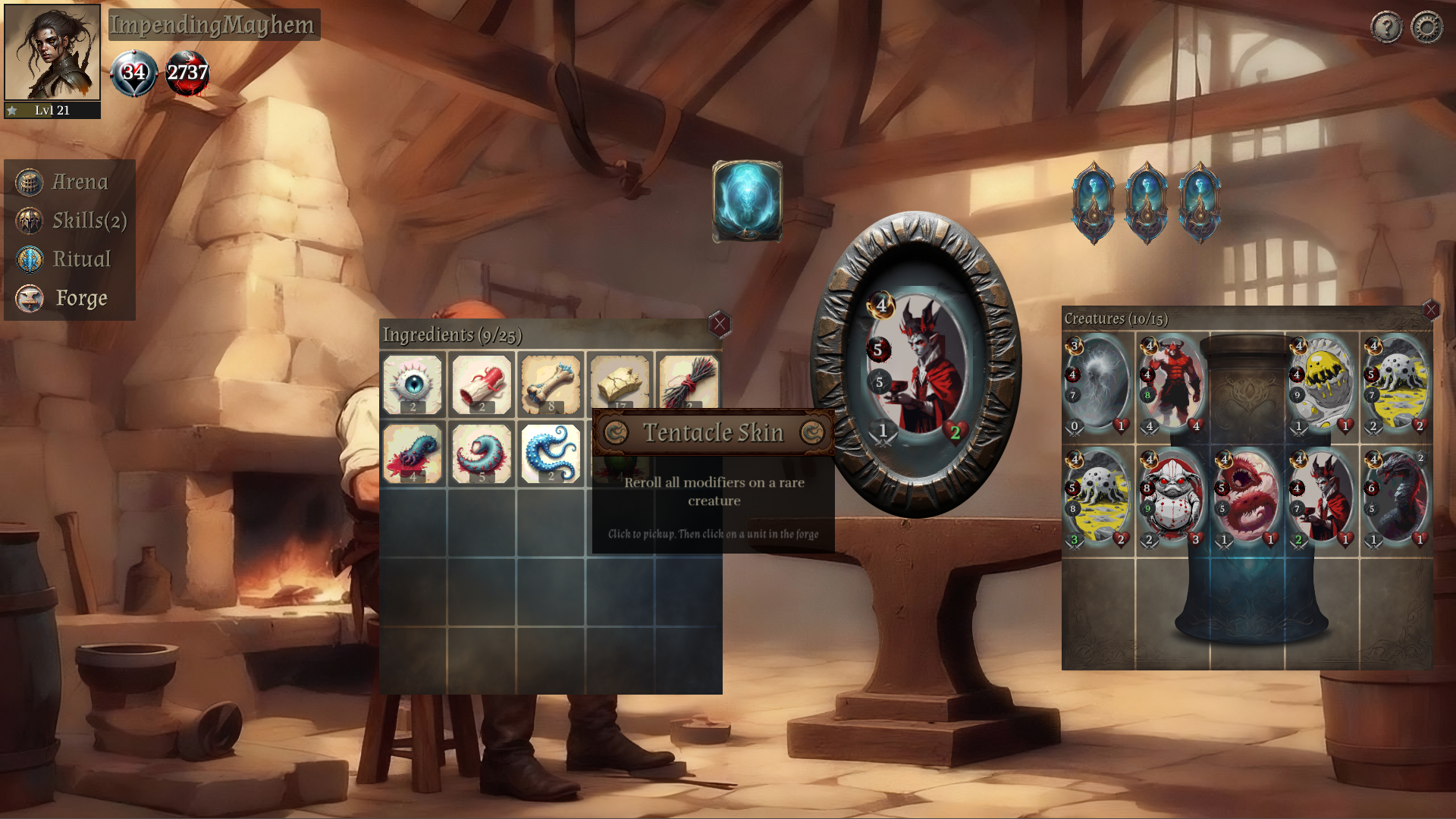Choose the bundle of twigs ingredient
The height and width of the screenshot is (819, 1456).
(x=689, y=381)
